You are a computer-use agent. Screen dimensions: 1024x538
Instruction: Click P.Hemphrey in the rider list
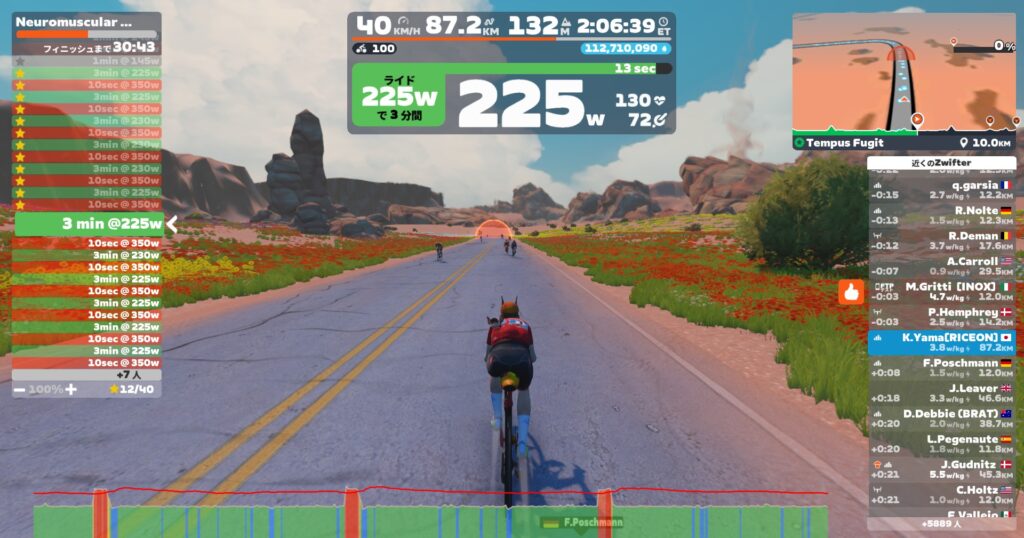[940, 317]
